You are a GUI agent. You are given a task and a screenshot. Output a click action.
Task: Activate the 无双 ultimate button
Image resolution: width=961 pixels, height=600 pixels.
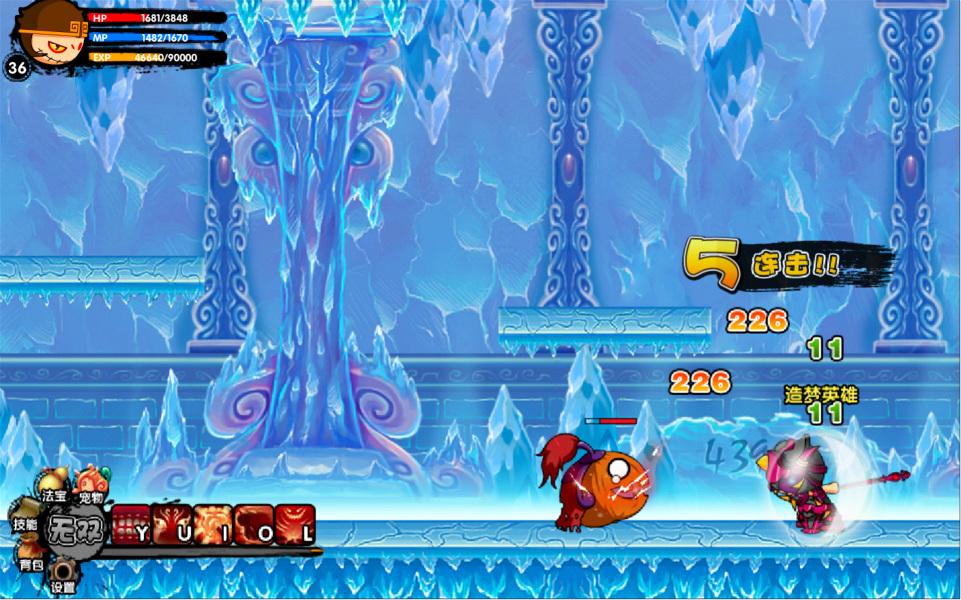coord(76,526)
